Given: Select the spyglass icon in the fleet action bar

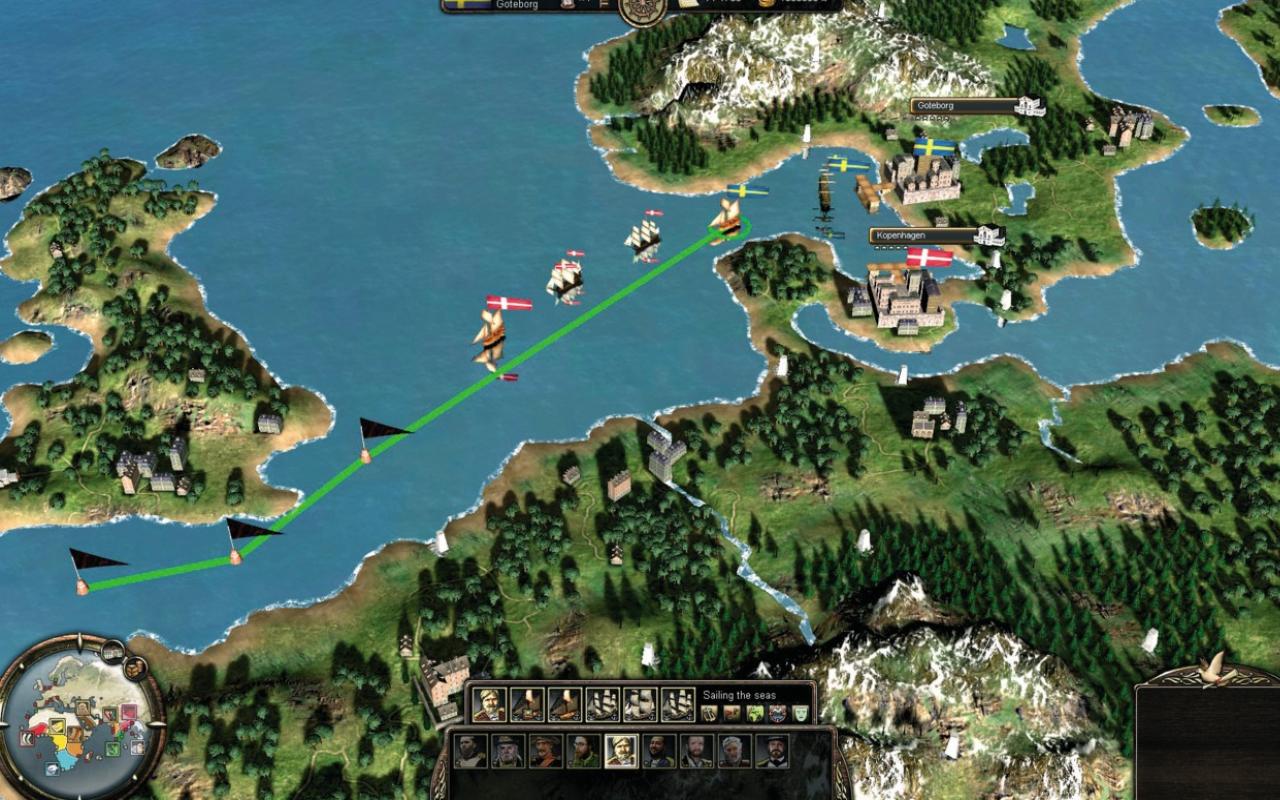Looking at the screenshot, I should coord(708,712).
